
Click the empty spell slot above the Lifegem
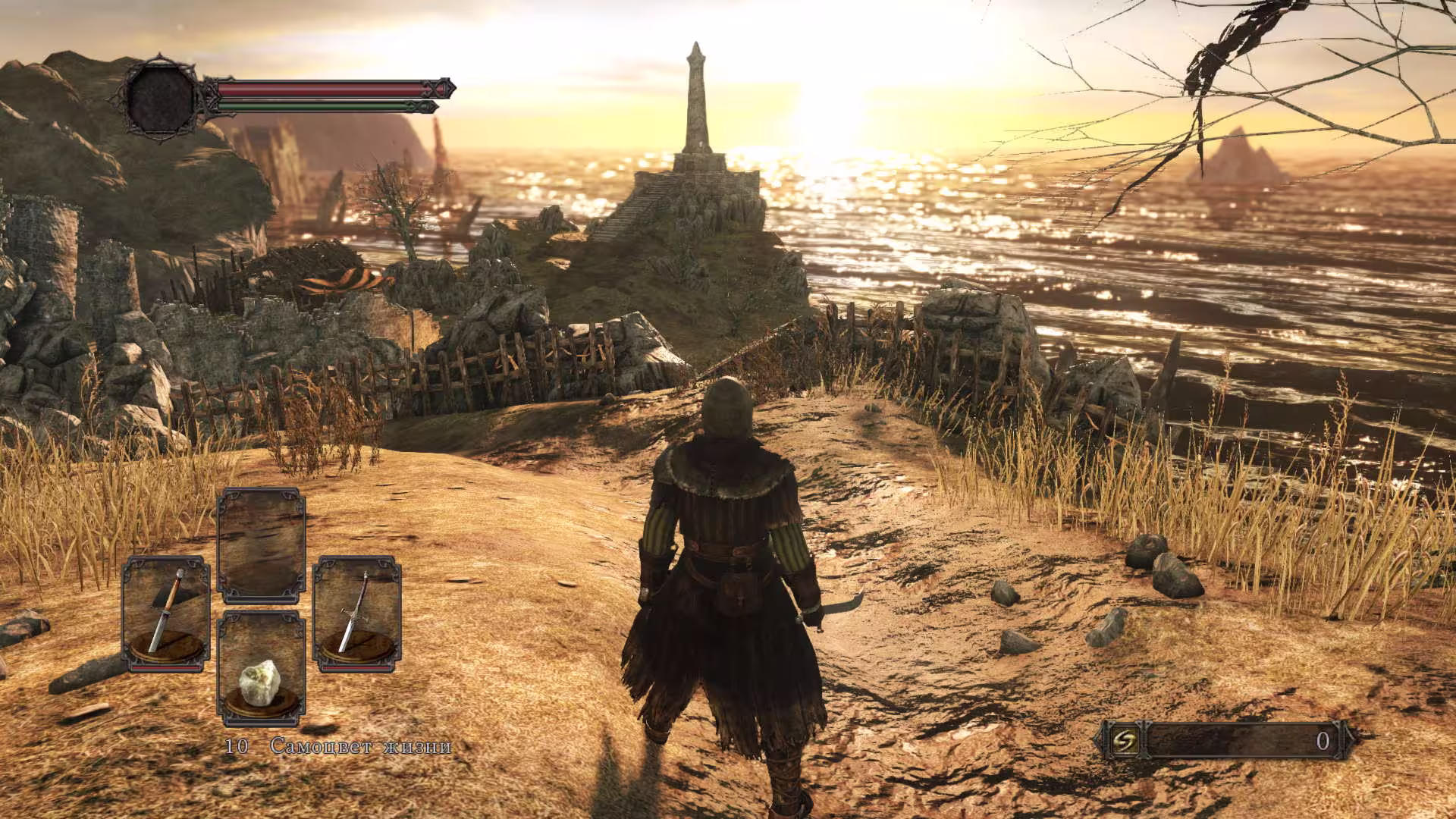point(261,544)
